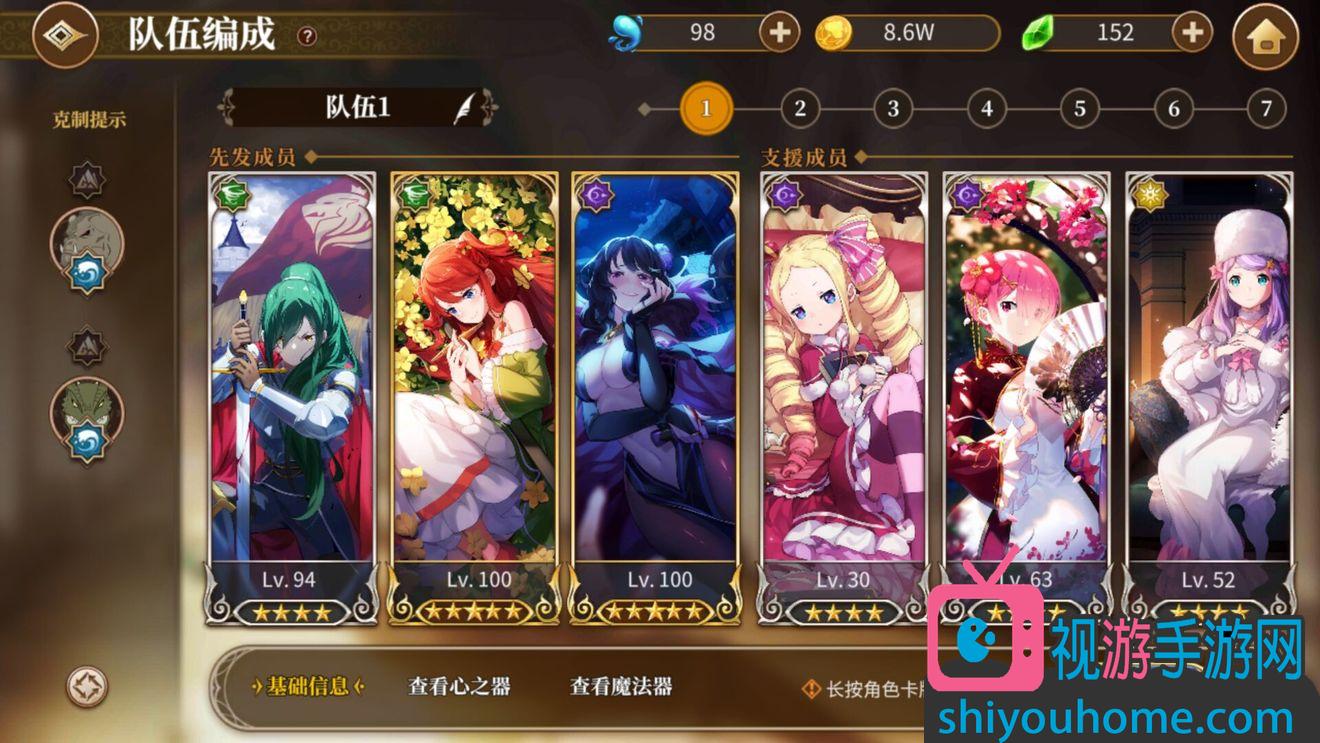The width and height of the screenshot is (1320, 743).
Task: Select the purple-haired girl card Lv. 52
Action: click(1209, 380)
